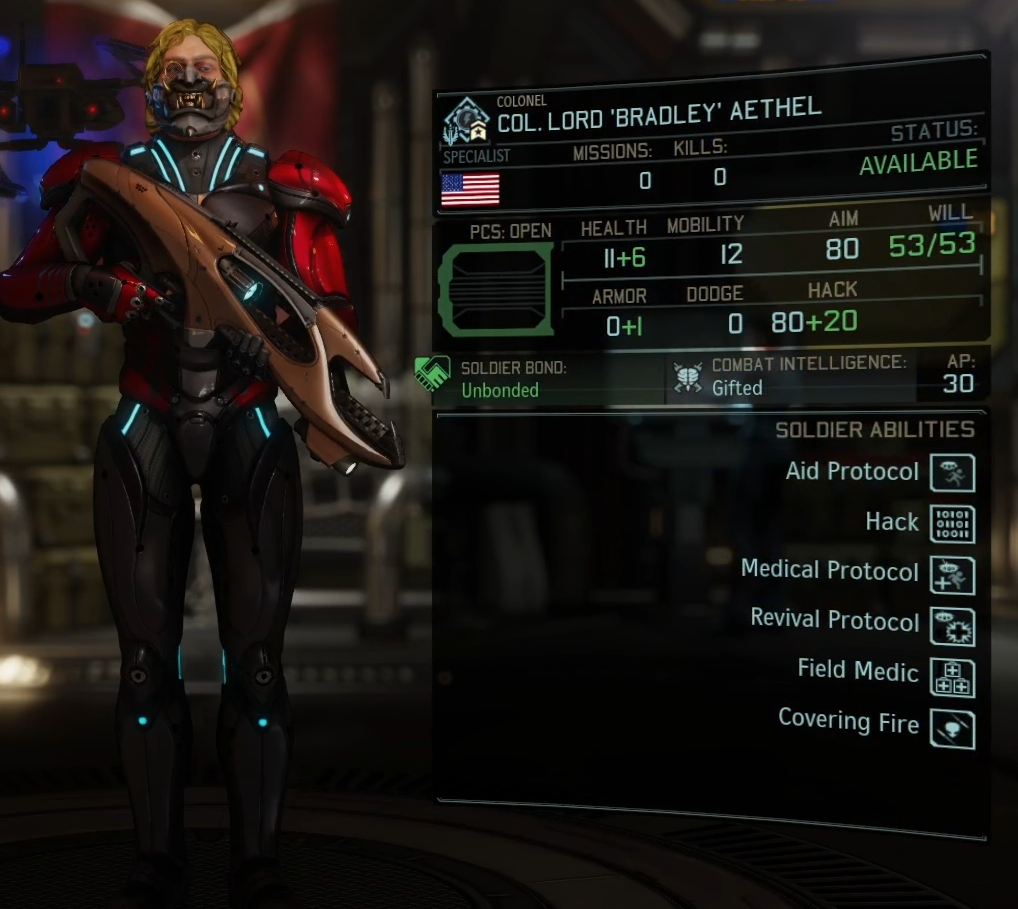Image resolution: width=1018 pixels, height=909 pixels.
Task: Click the Soldier Bond handshake icon
Action: [433, 376]
